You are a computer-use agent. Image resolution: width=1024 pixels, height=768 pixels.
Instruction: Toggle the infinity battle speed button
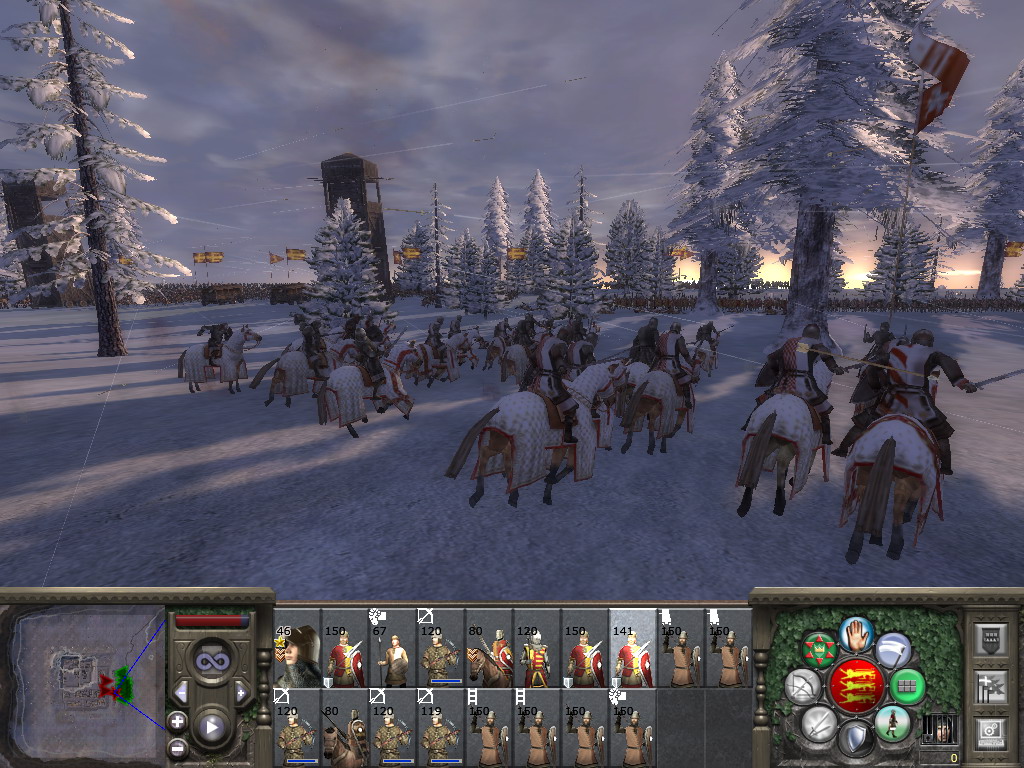point(212,660)
